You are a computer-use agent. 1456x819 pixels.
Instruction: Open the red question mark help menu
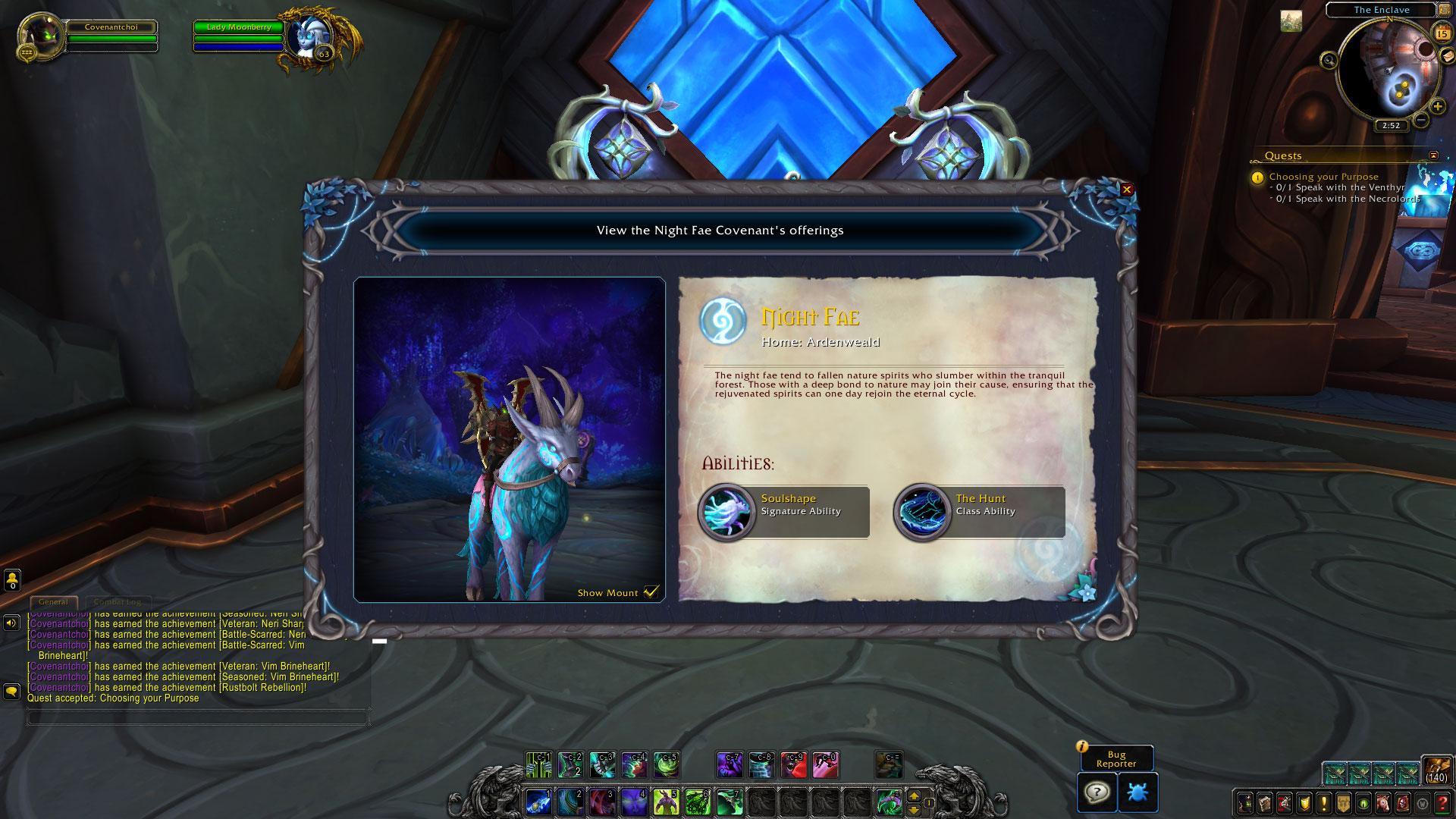tap(1443, 802)
